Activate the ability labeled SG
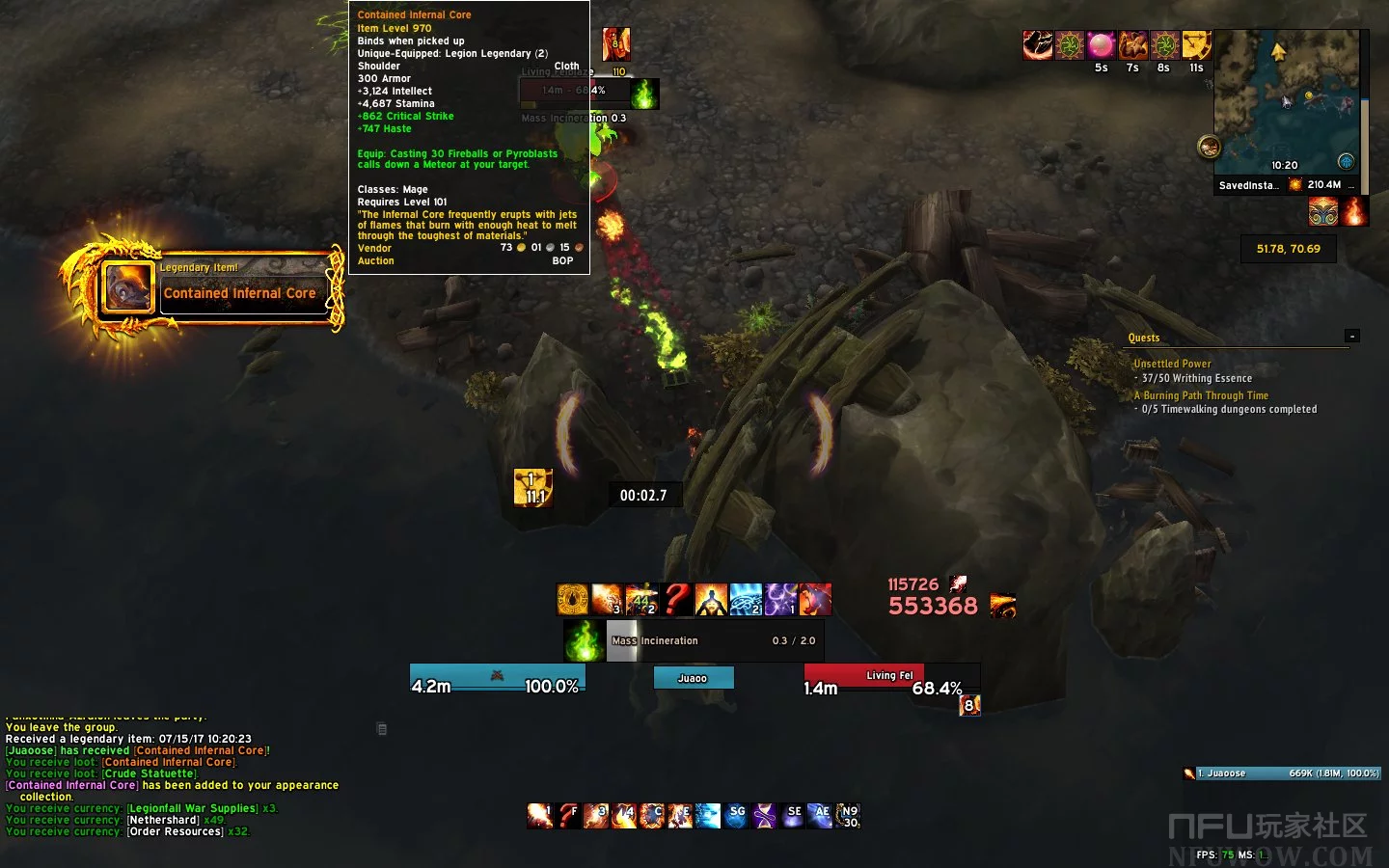The height and width of the screenshot is (868, 1389). click(736, 816)
